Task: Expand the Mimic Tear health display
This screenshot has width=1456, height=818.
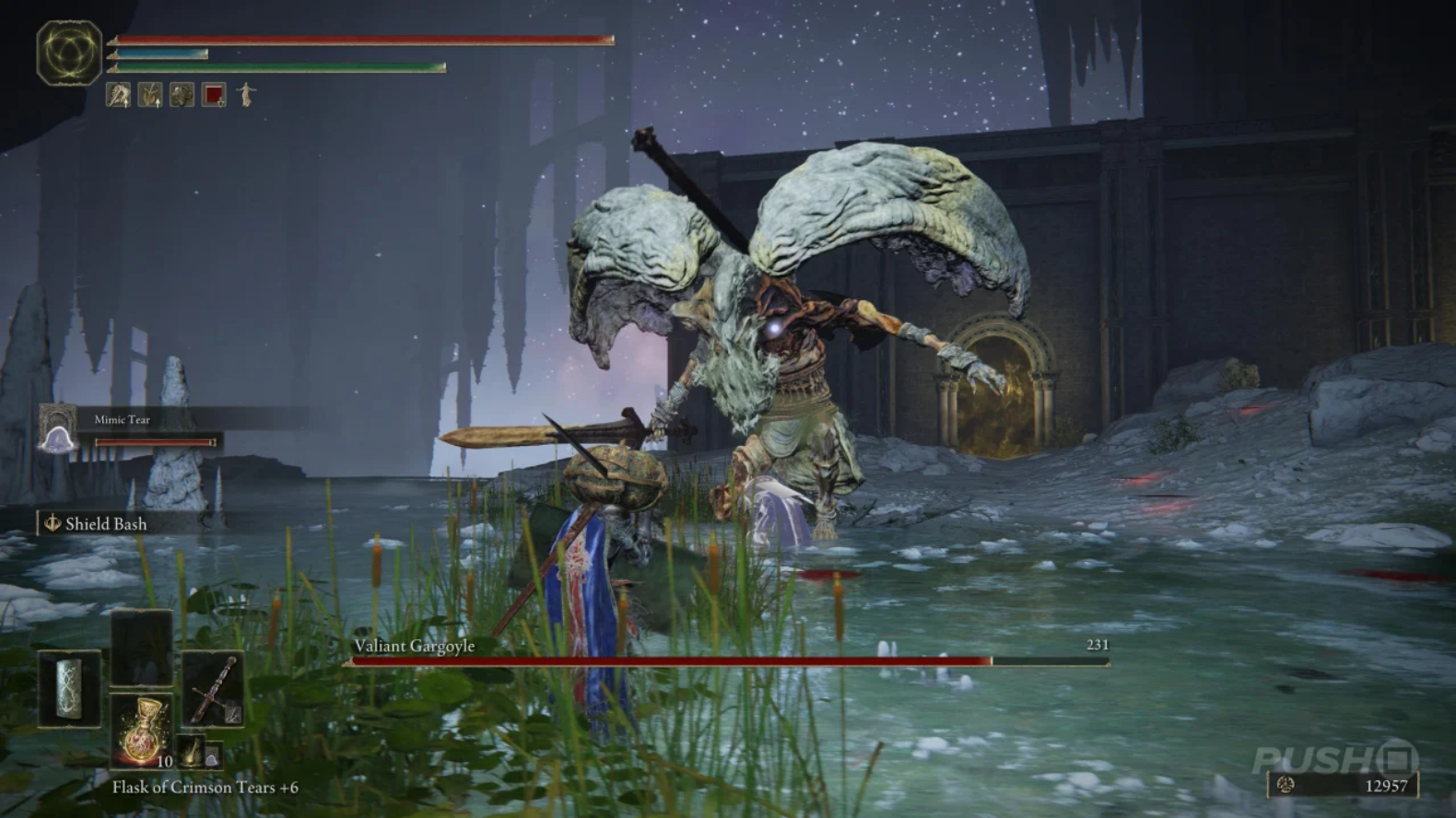Action: pyautogui.click(x=157, y=442)
